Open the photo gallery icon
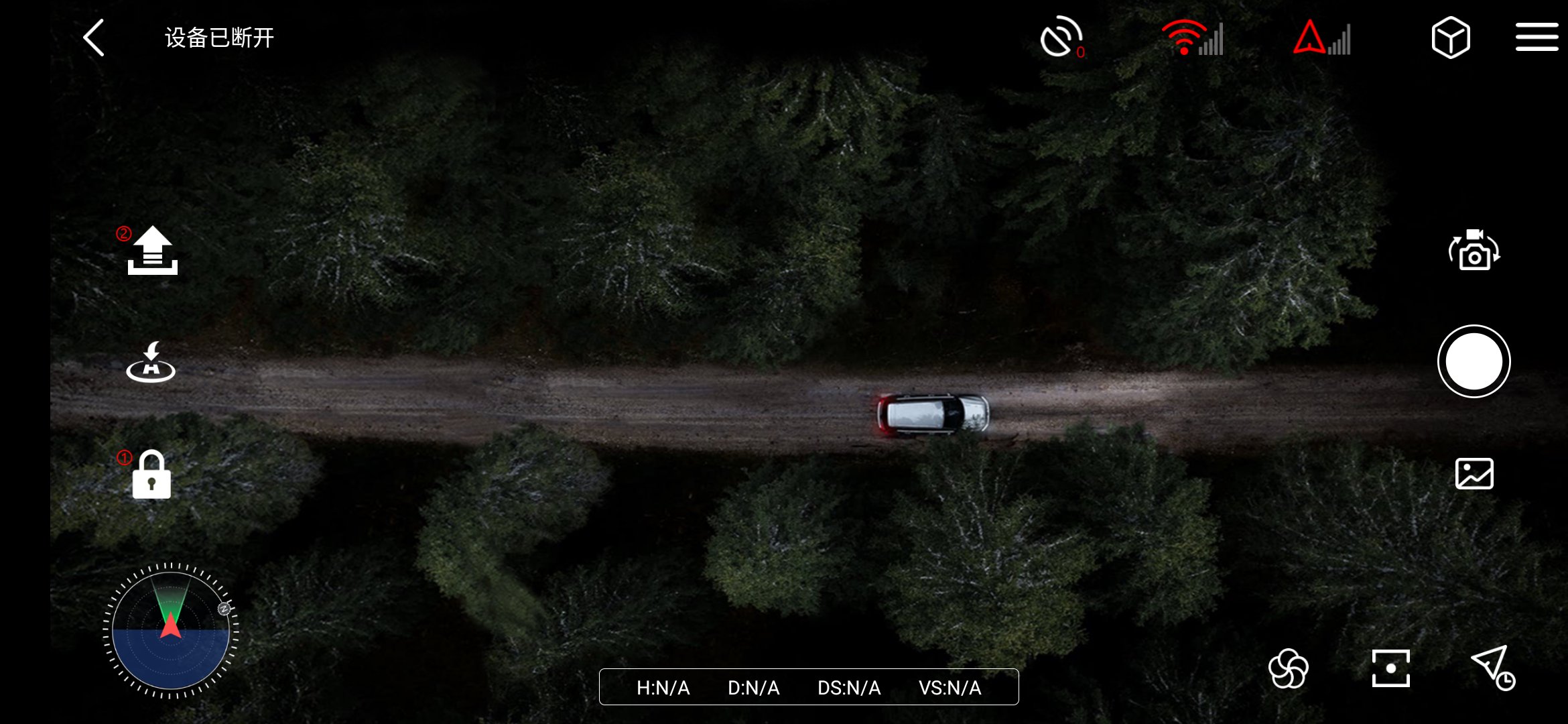1568x724 pixels. tap(1474, 474)
